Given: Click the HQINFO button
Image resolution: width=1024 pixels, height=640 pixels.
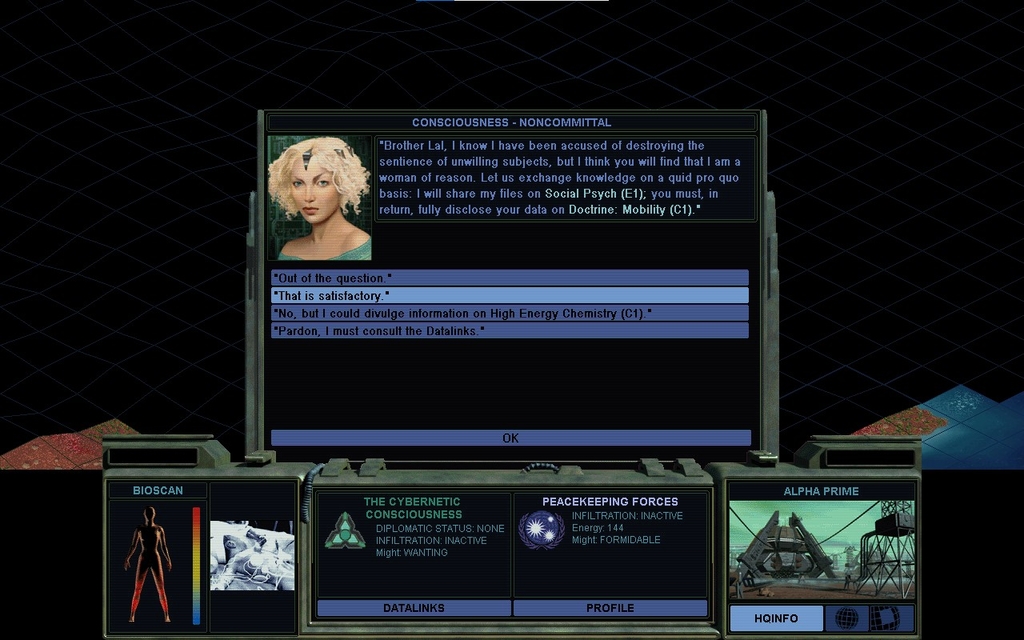Looking at the screenshot, I should pos(776,618).
